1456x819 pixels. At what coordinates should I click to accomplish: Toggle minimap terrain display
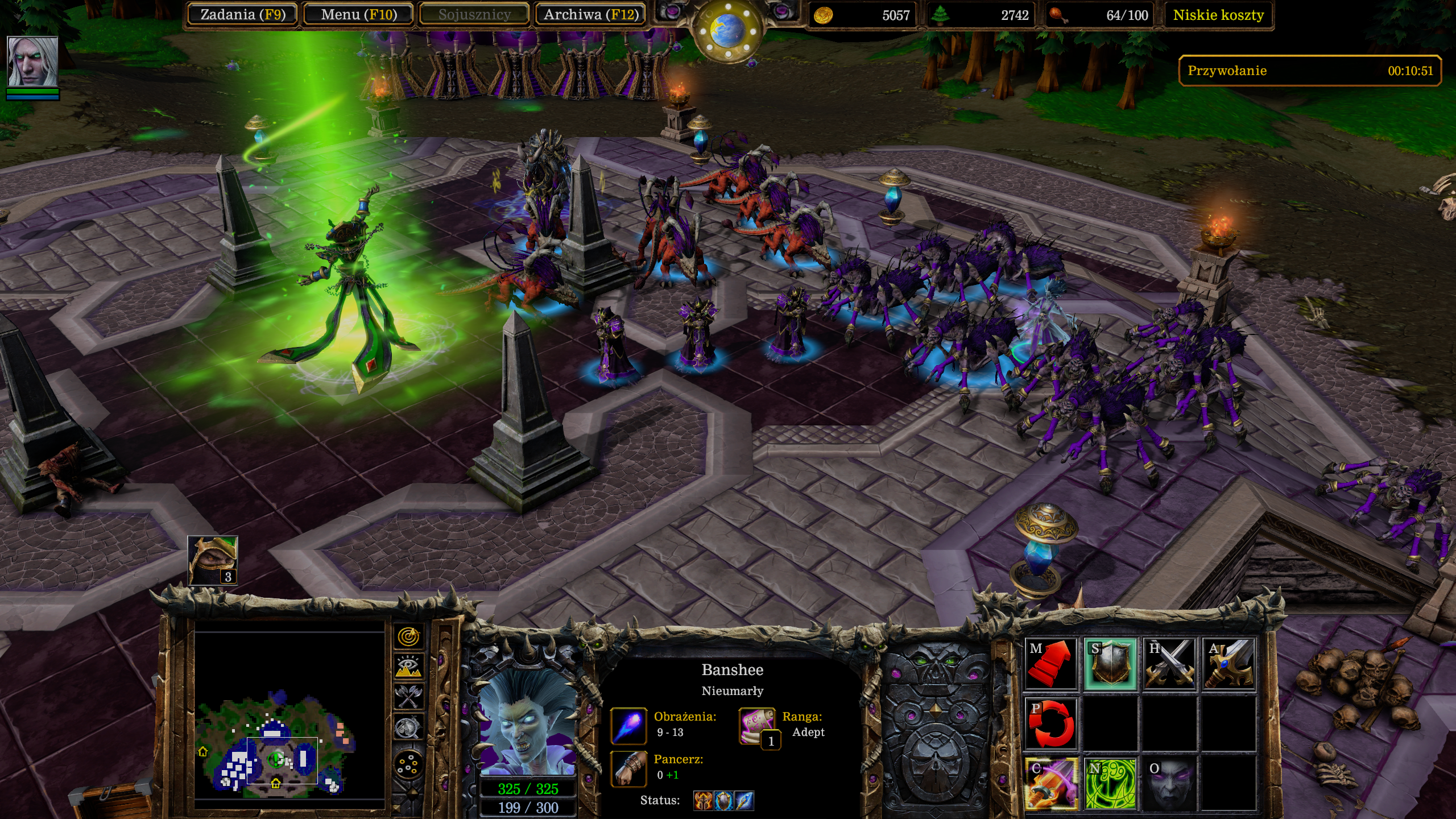pyautogui.click(x=408, y=667)
